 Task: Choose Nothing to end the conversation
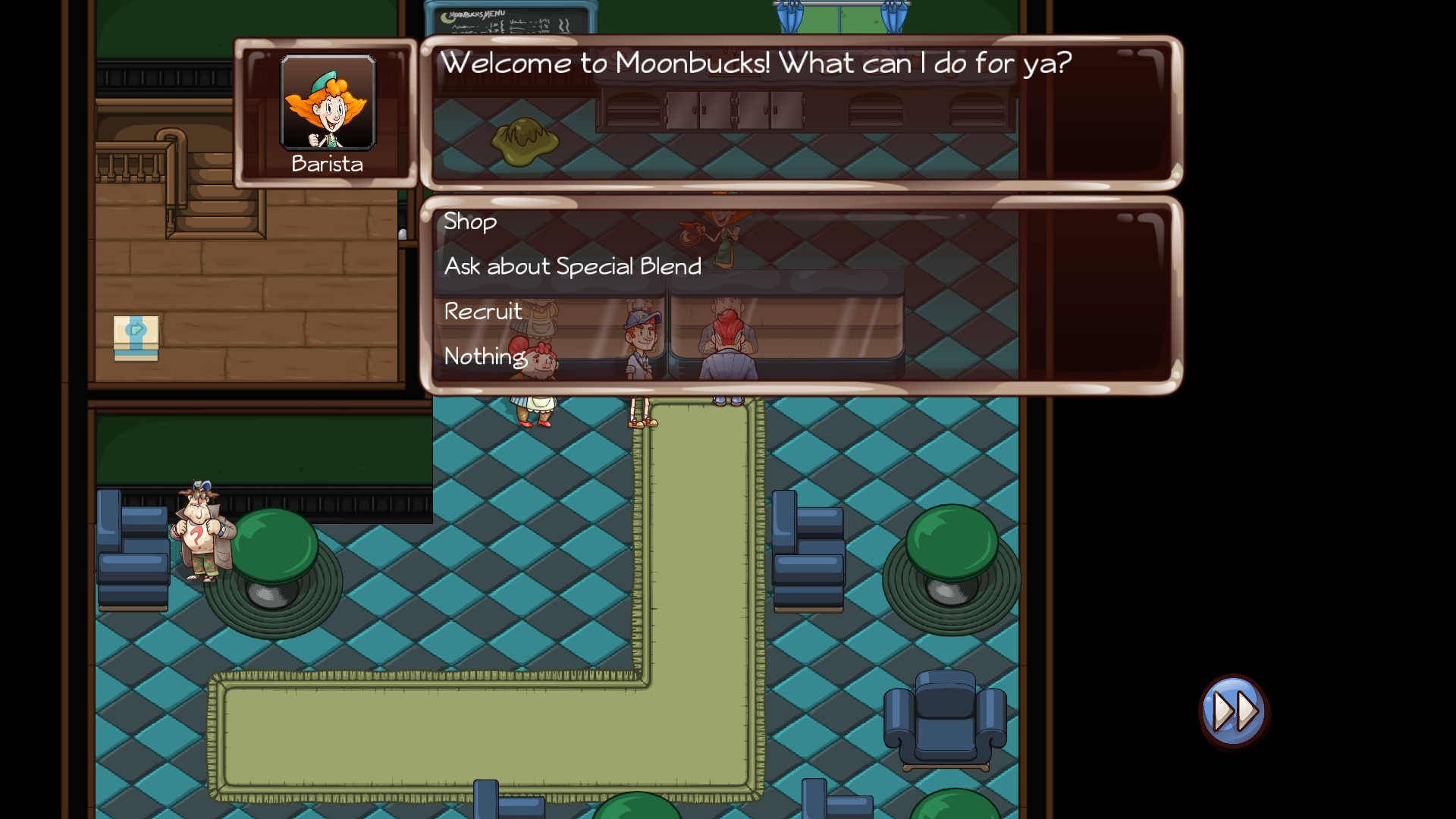pos(485,356)
